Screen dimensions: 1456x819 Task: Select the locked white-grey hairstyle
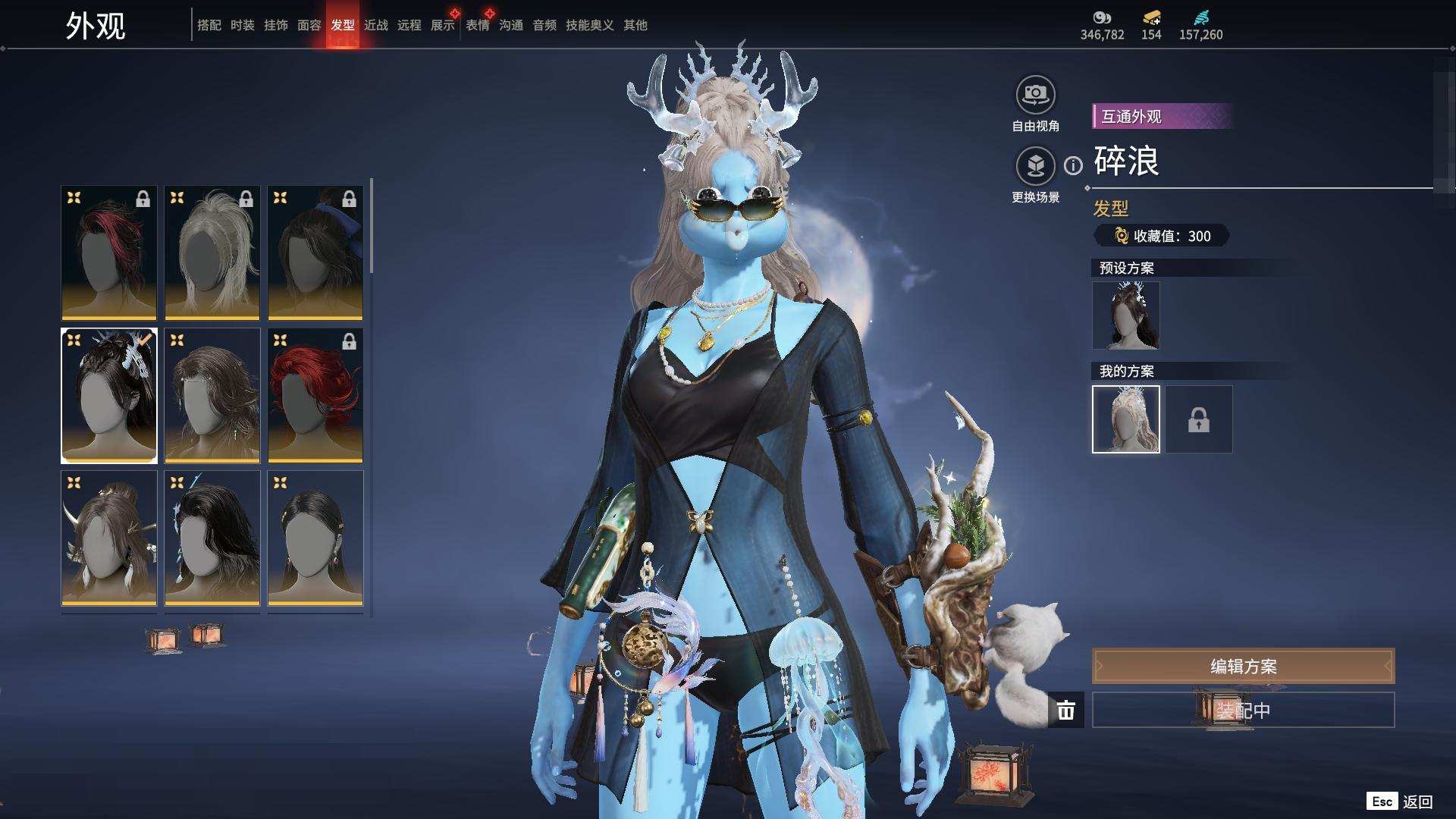212,253
